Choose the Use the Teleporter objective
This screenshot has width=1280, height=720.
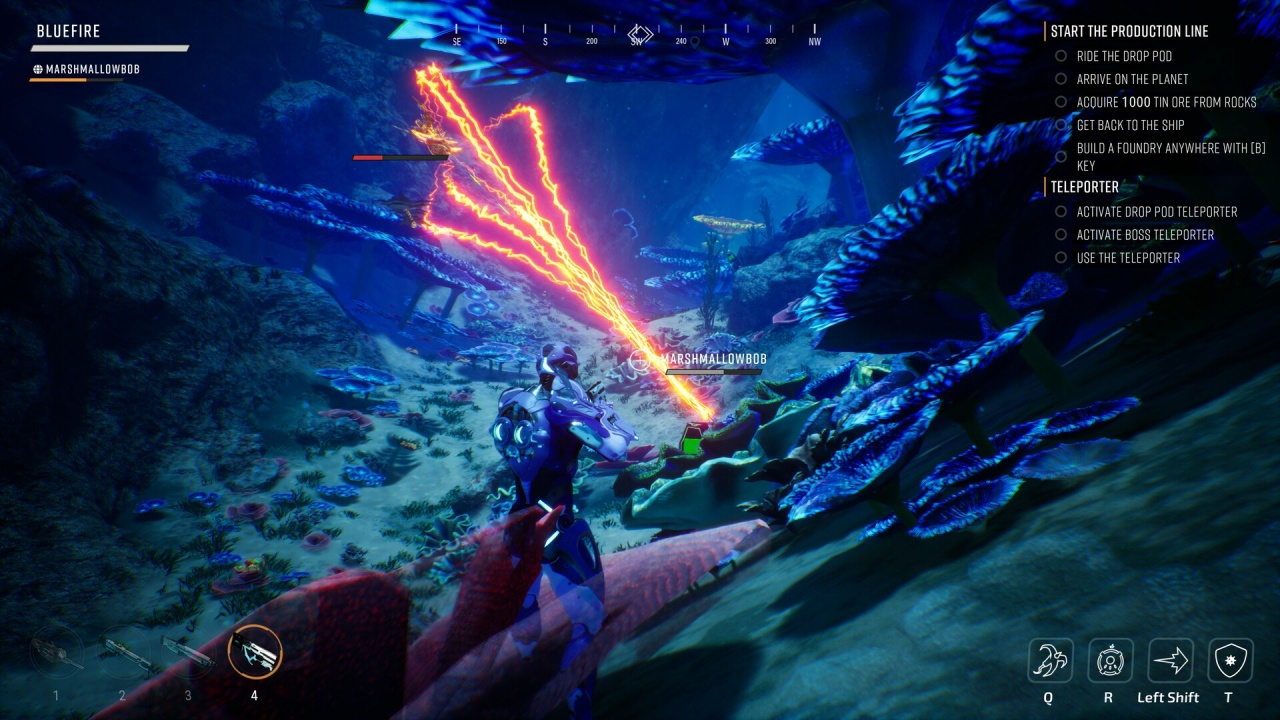coord(1128,258)
